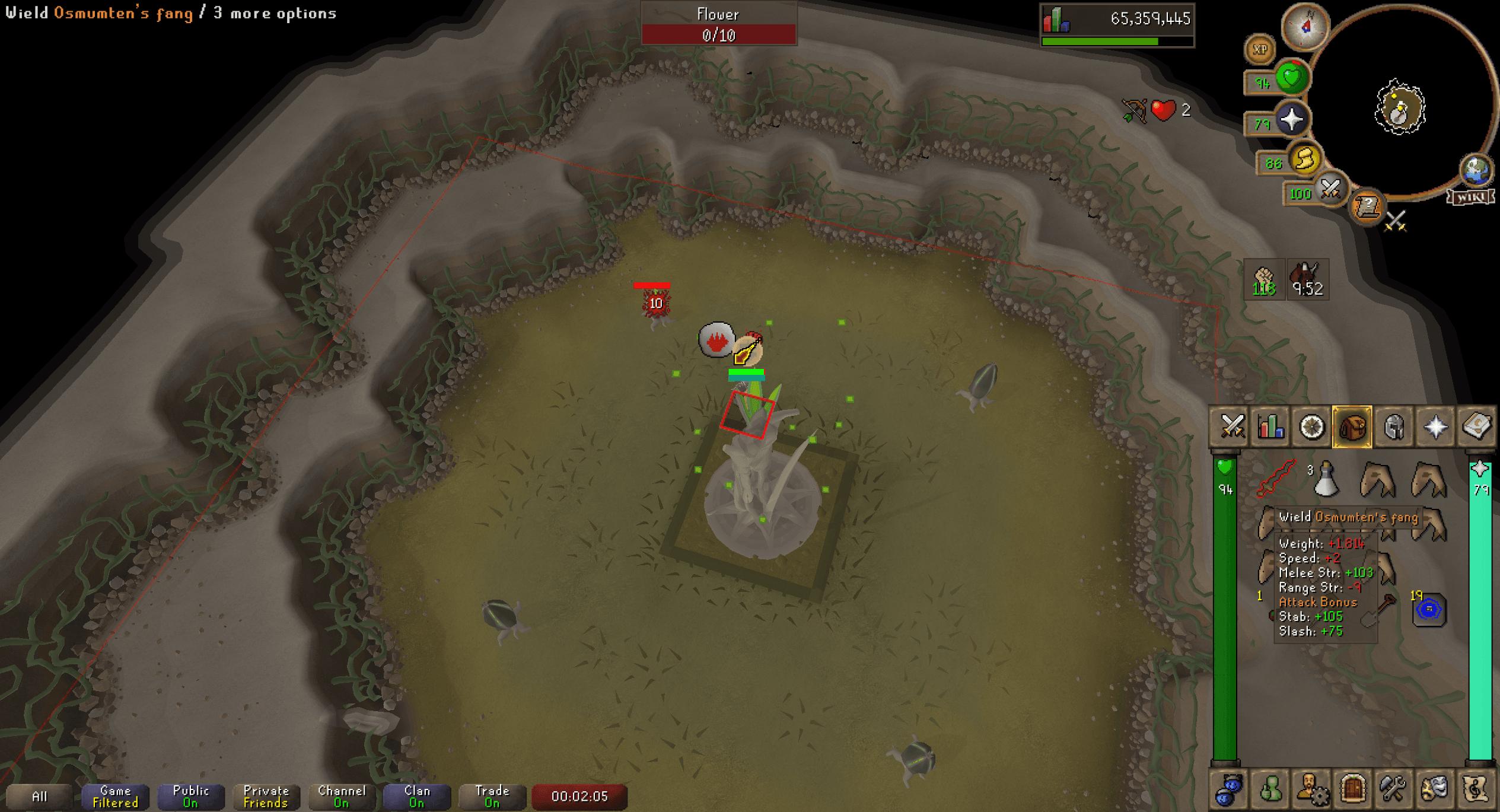Open the Skills tab
The width and height of the screenshot is (1500, 812).
pyautogui.click(x=1271, y=426)
